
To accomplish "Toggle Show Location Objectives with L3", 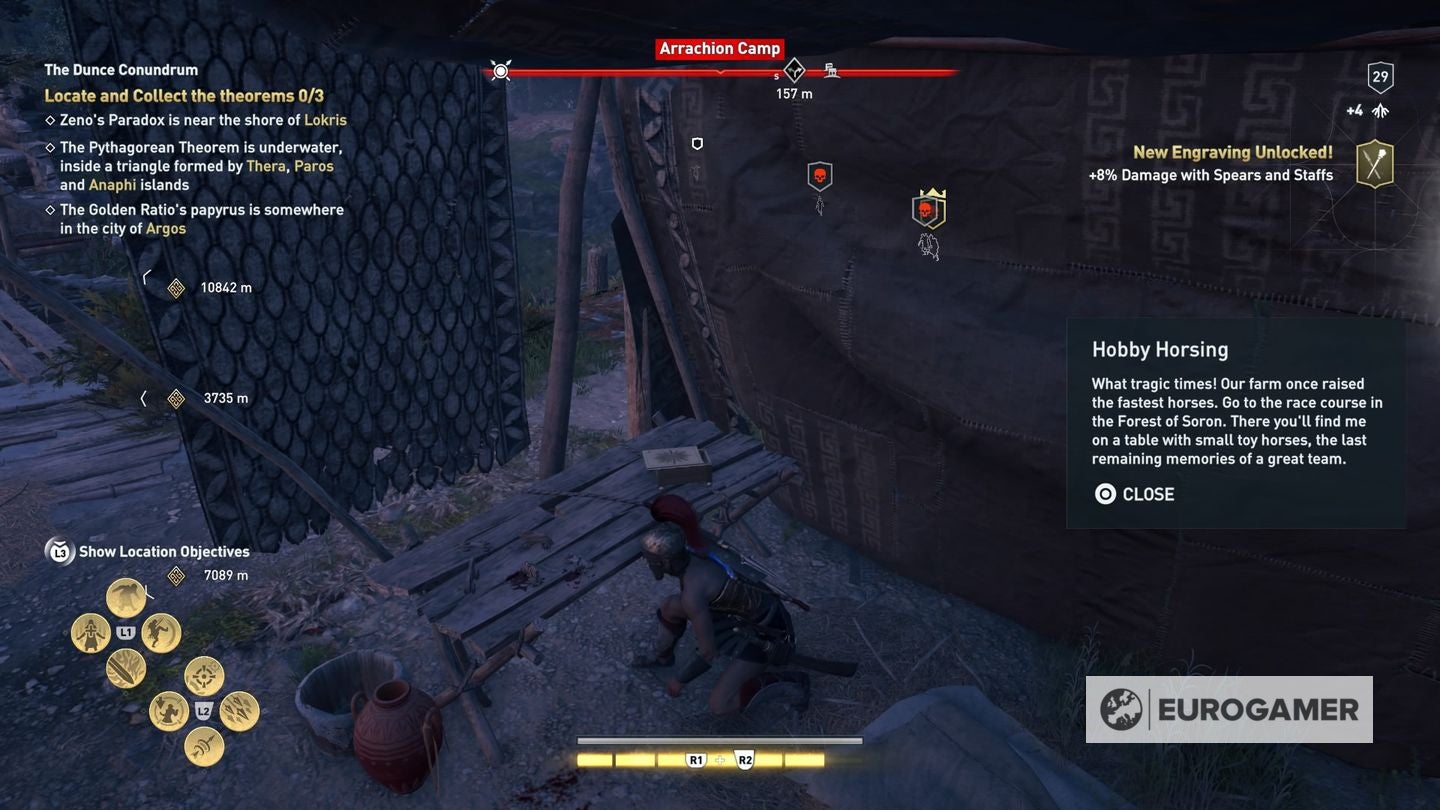I will click(x=59, y=551).
